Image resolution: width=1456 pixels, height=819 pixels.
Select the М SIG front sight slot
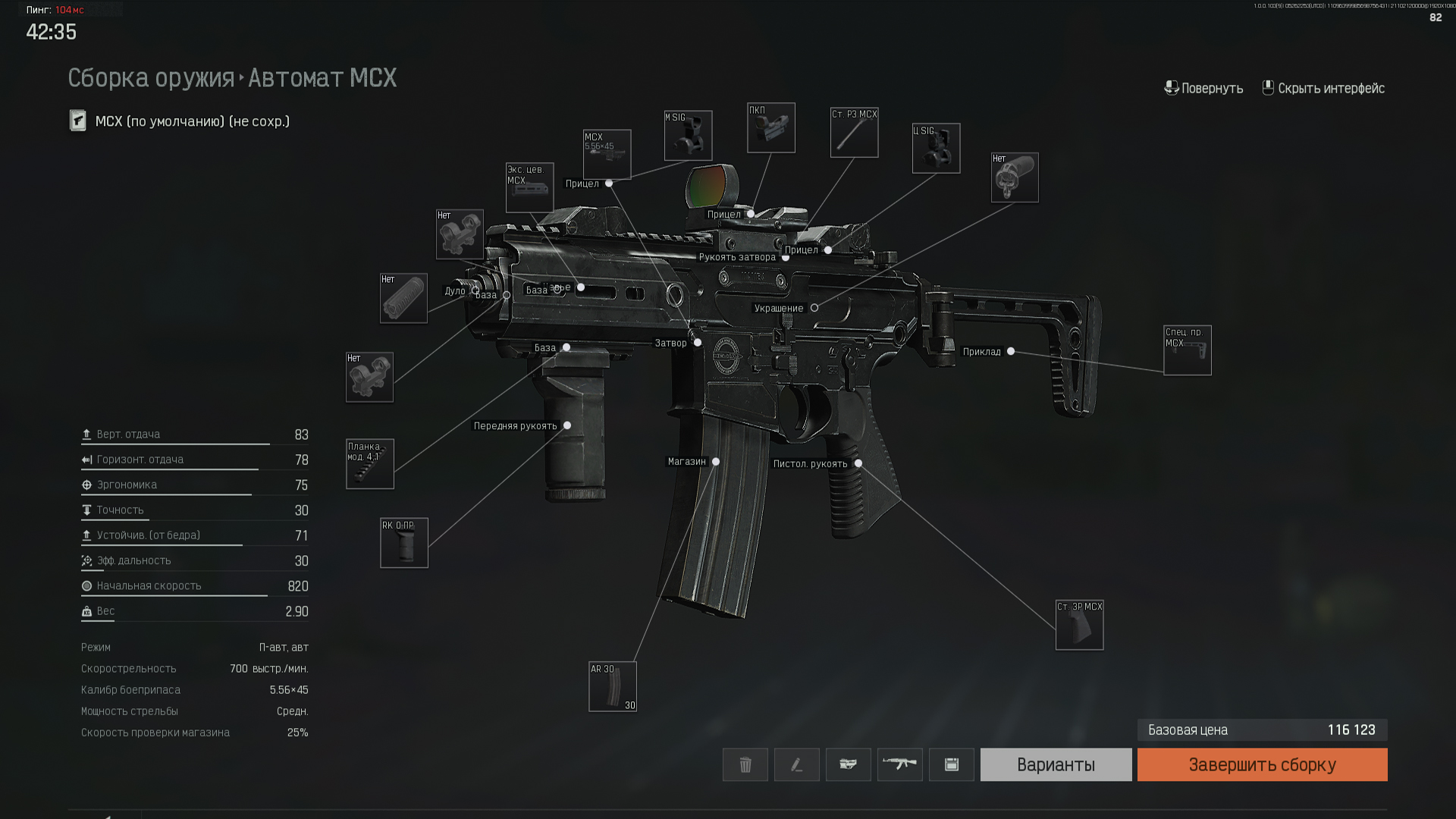[688, 136]
